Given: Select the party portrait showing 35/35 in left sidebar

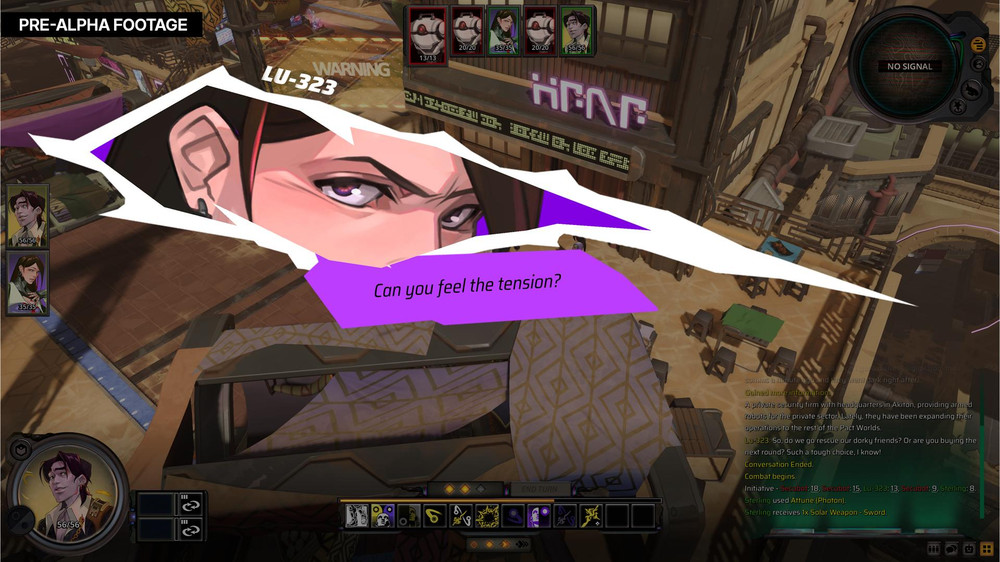Looking at the screenshot, I should tap(27, 282).
